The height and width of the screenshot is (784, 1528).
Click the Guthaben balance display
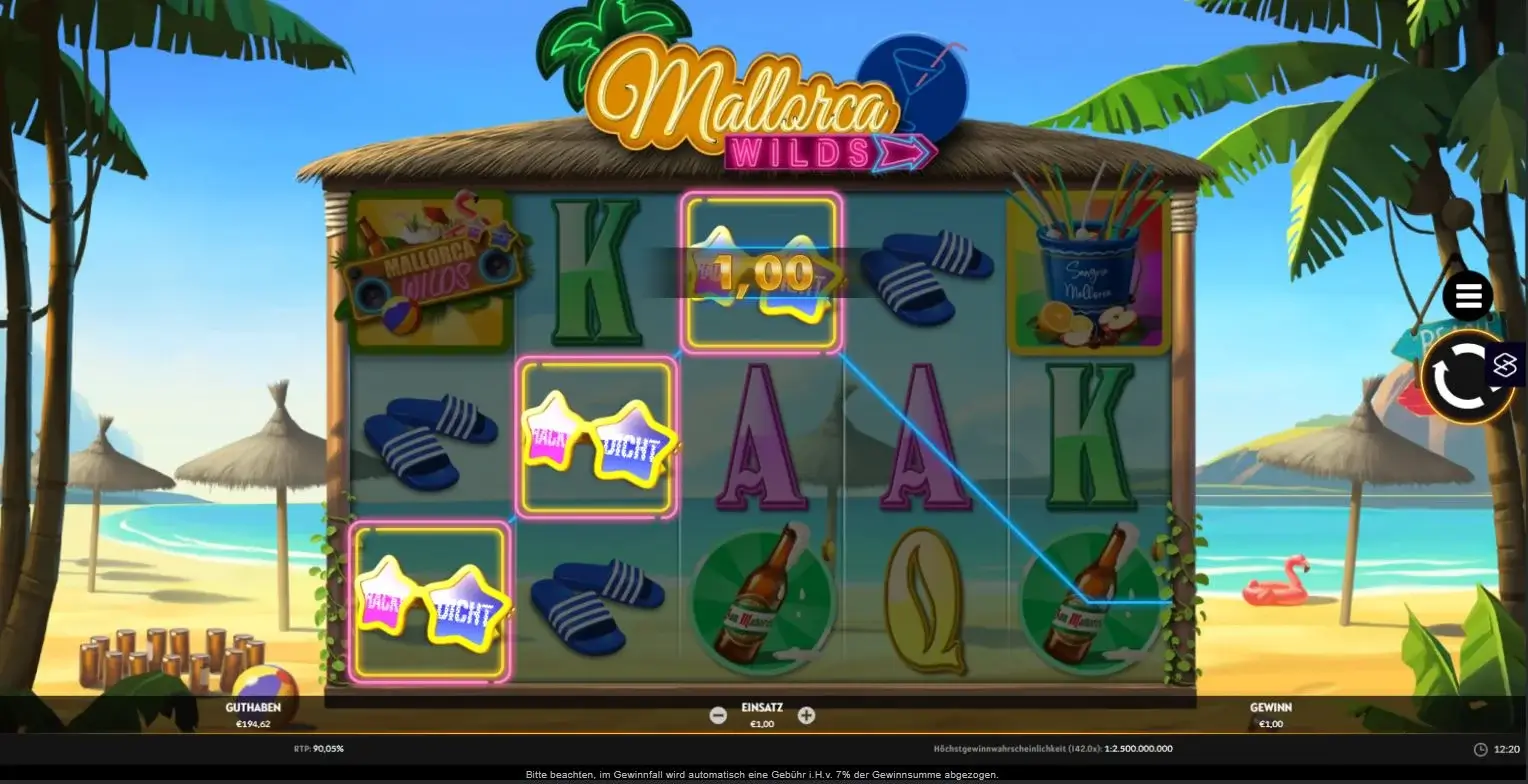coord(255,714)
